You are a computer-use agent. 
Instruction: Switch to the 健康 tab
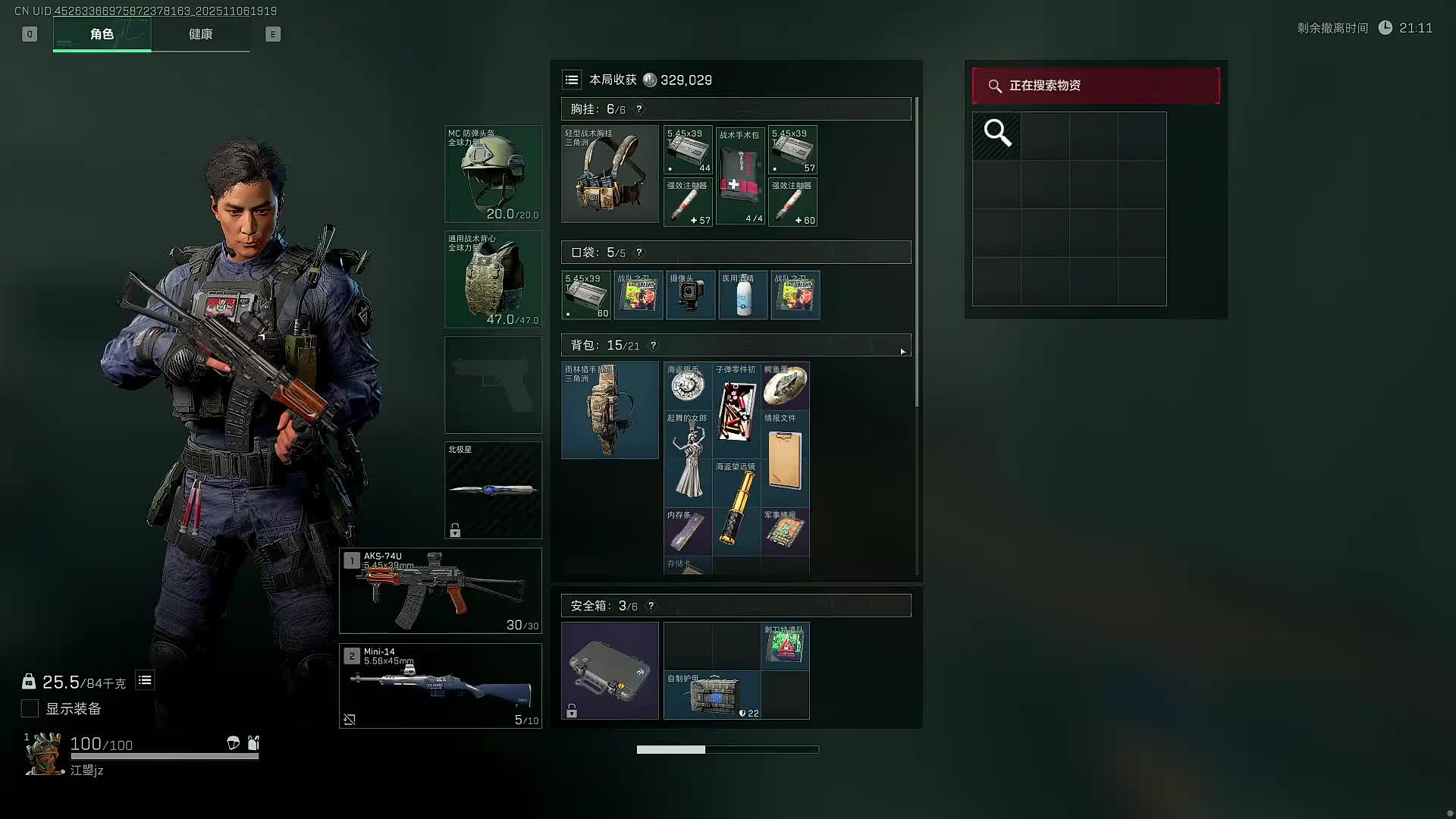200,34
